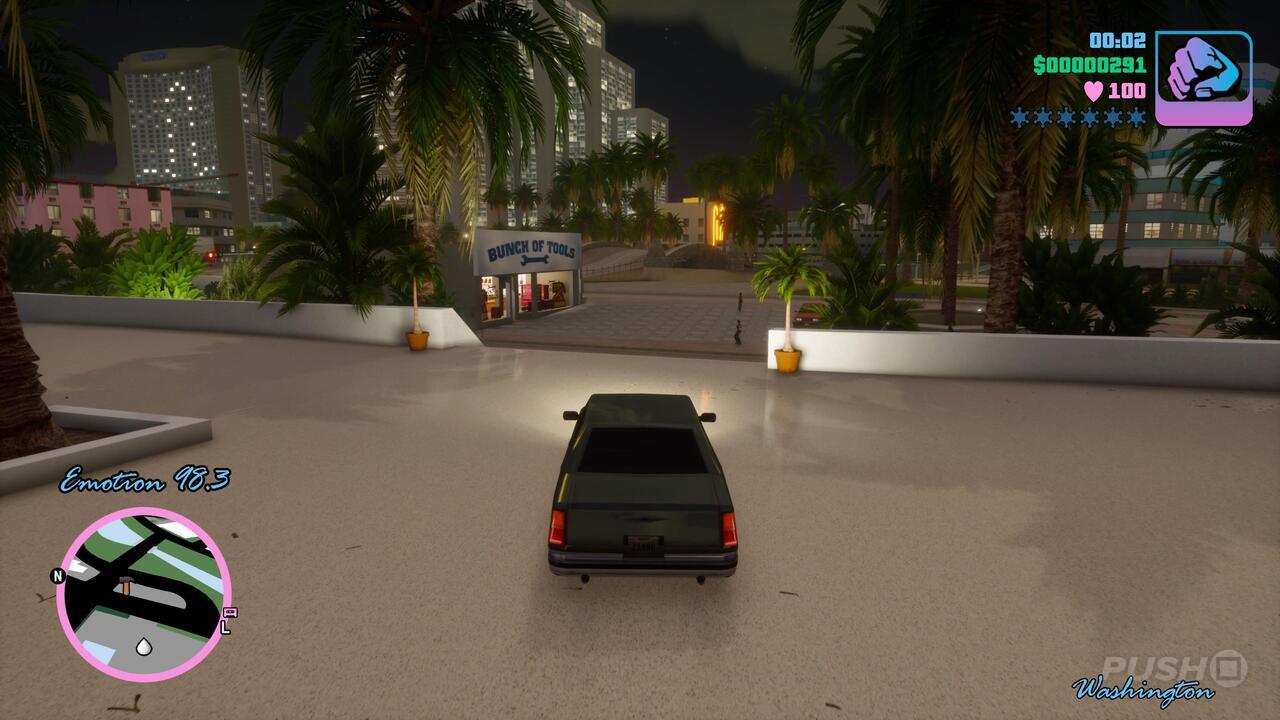Open the L radio marker beside the minimap
Image resolution: width=1280 pixels, height=720 pixels.
pos(224,626)
